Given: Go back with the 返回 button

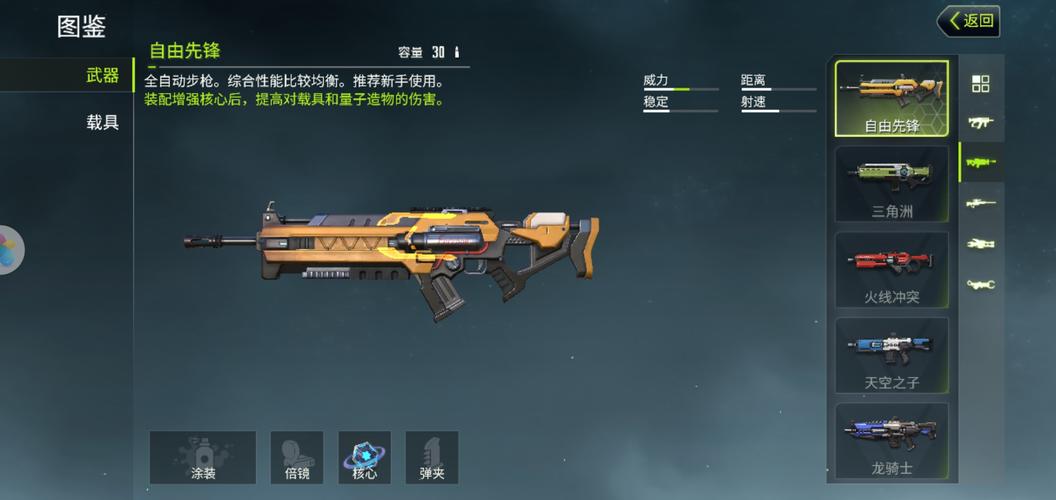Looking at the screenshot, I should (969, 20).
